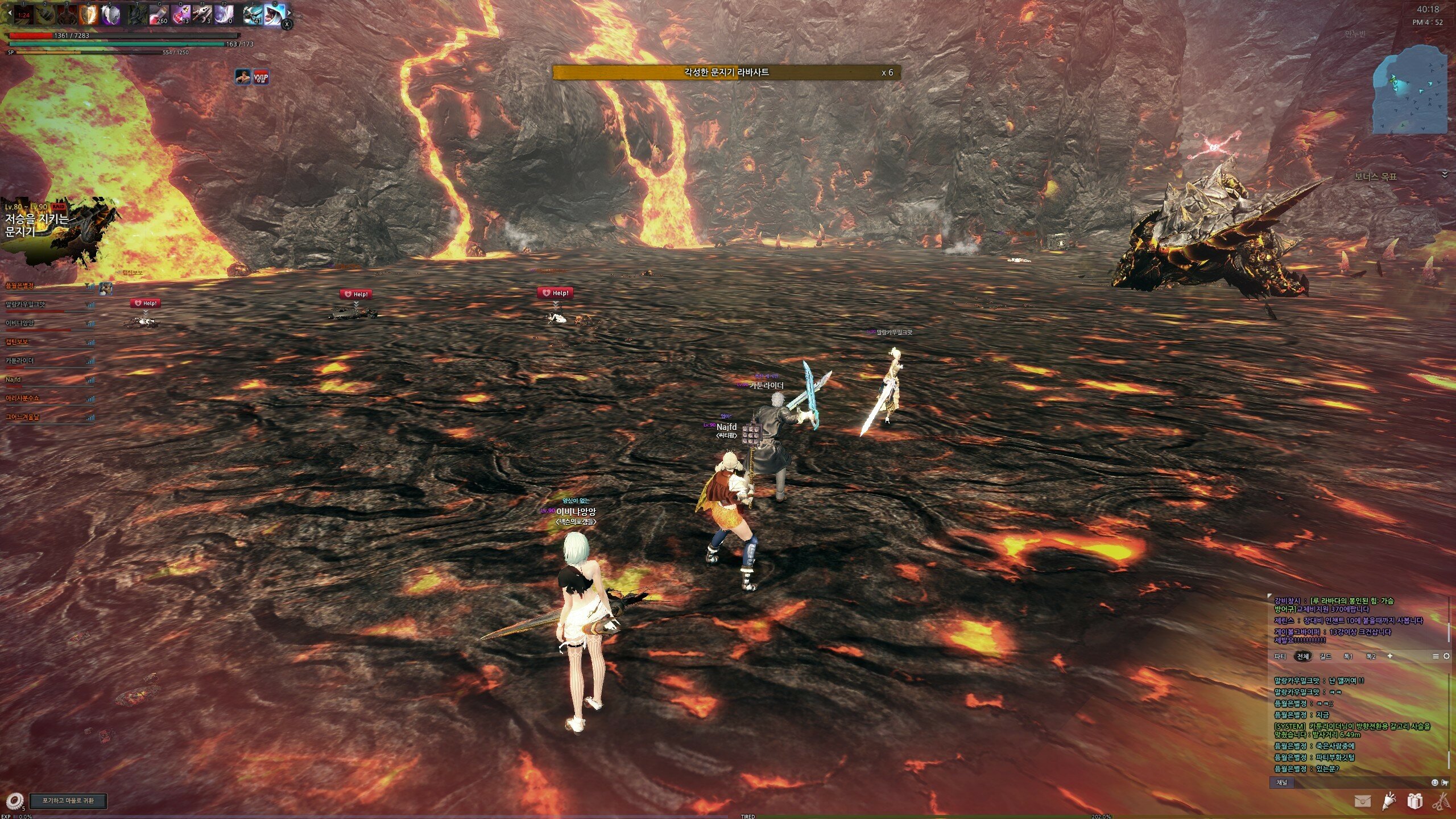Add a new chat tab with plus
The width and height of the screenshot is (1456, 819).
tap(1390, 656)
